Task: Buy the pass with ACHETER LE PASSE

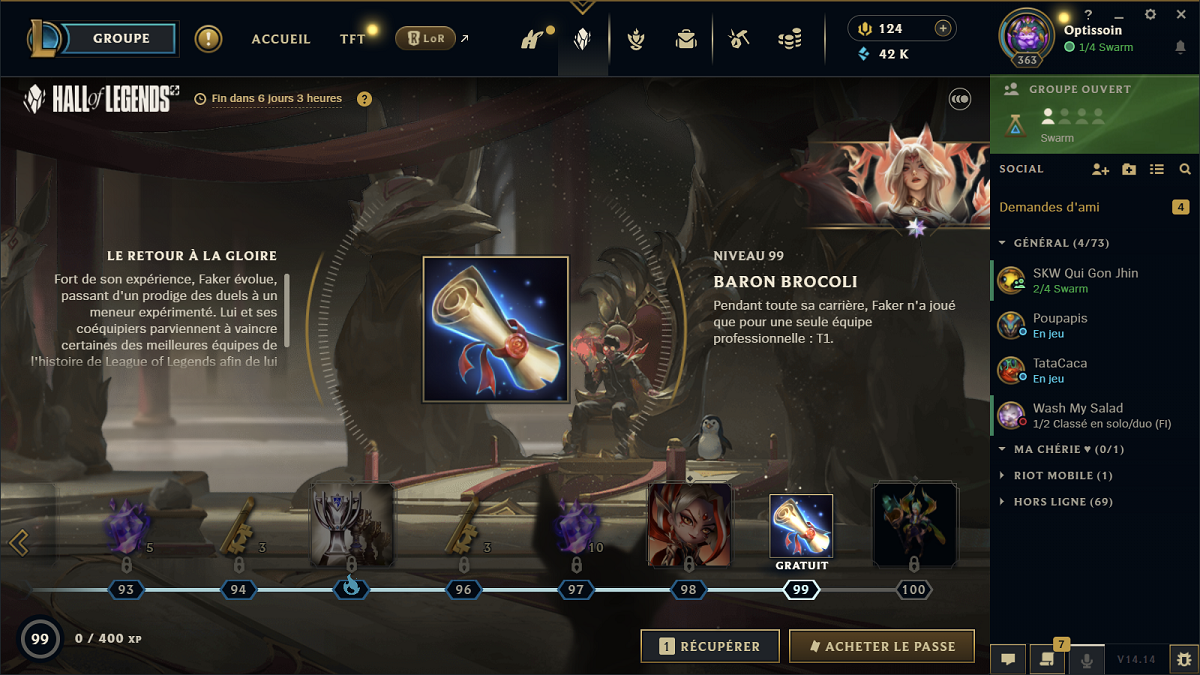Action: pyautogui.click(x=881, y=647)
